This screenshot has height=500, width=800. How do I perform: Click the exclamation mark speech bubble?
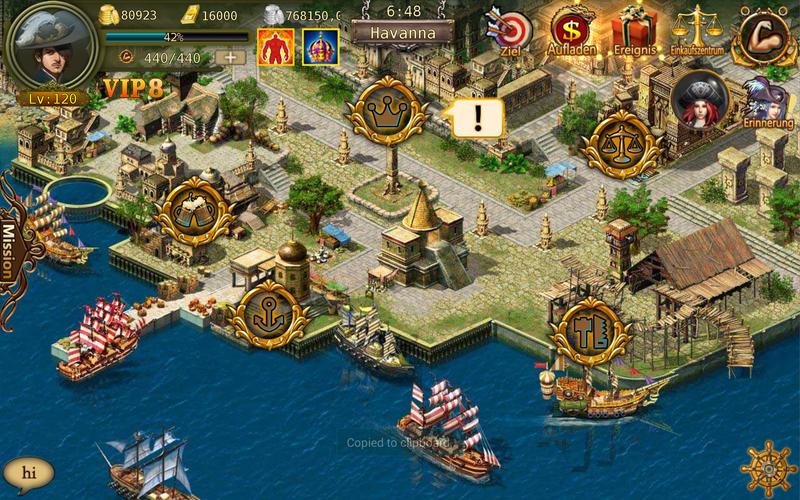[477, 118]
